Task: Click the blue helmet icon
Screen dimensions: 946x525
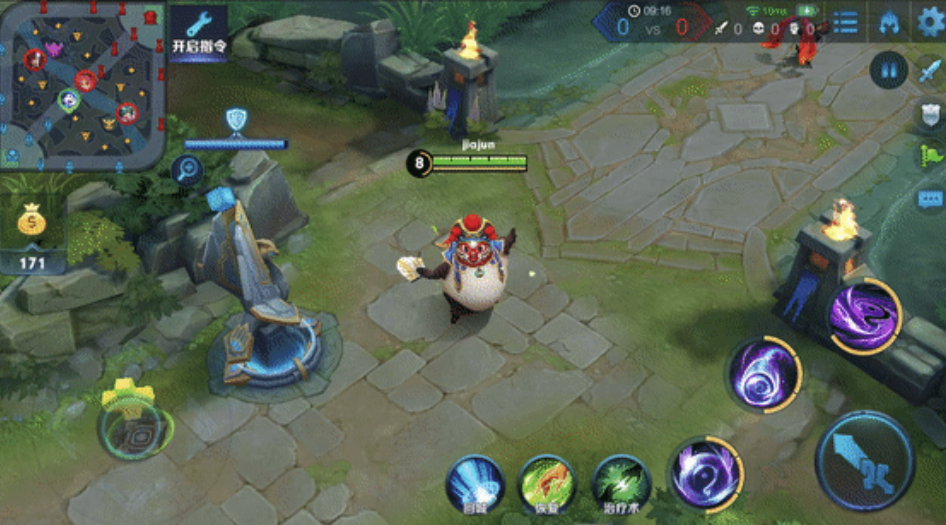Action: tap(889, 23)
